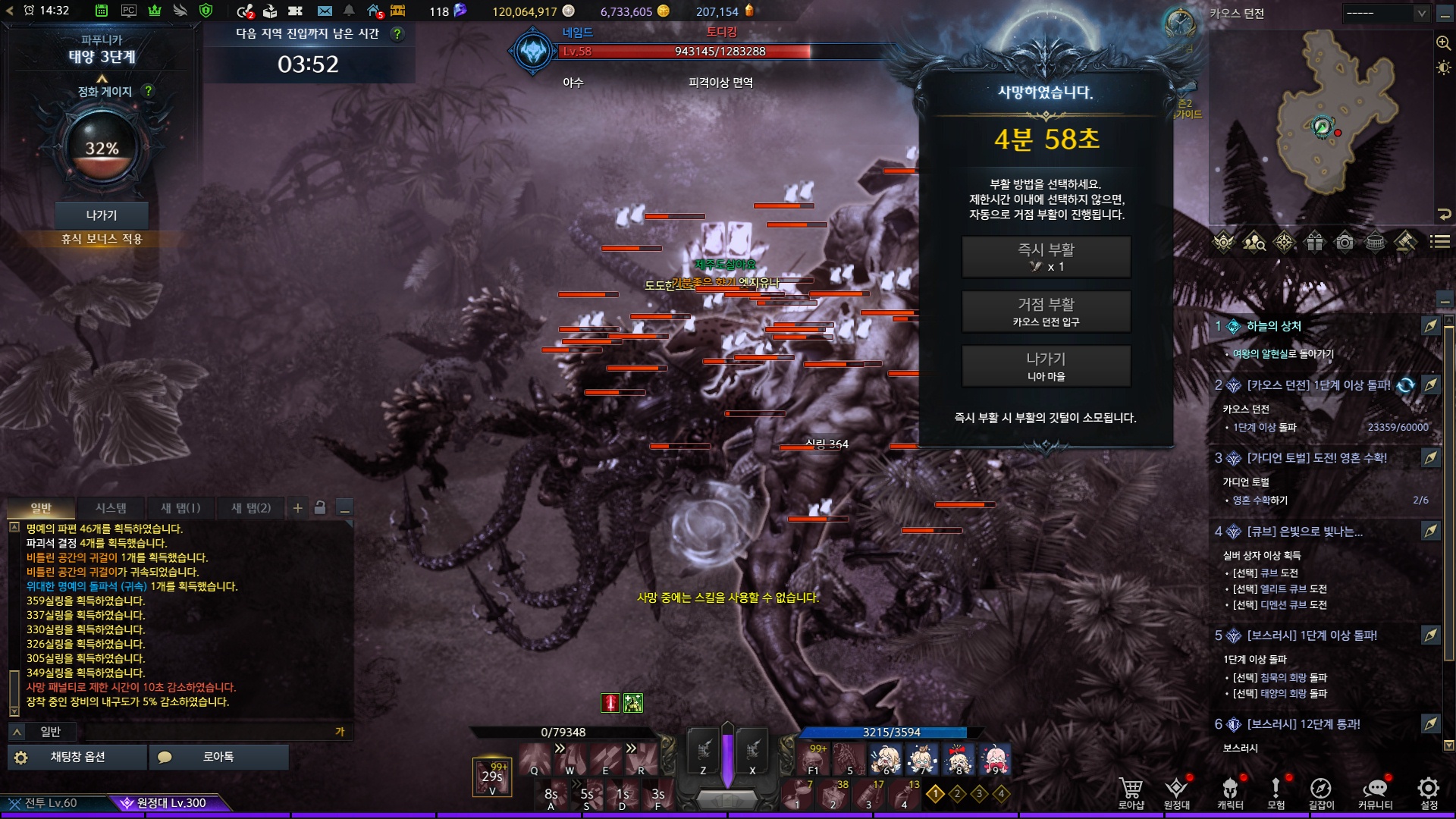
Task: Open the 새 탭(1) chat tab
Action: coord(180,508)
